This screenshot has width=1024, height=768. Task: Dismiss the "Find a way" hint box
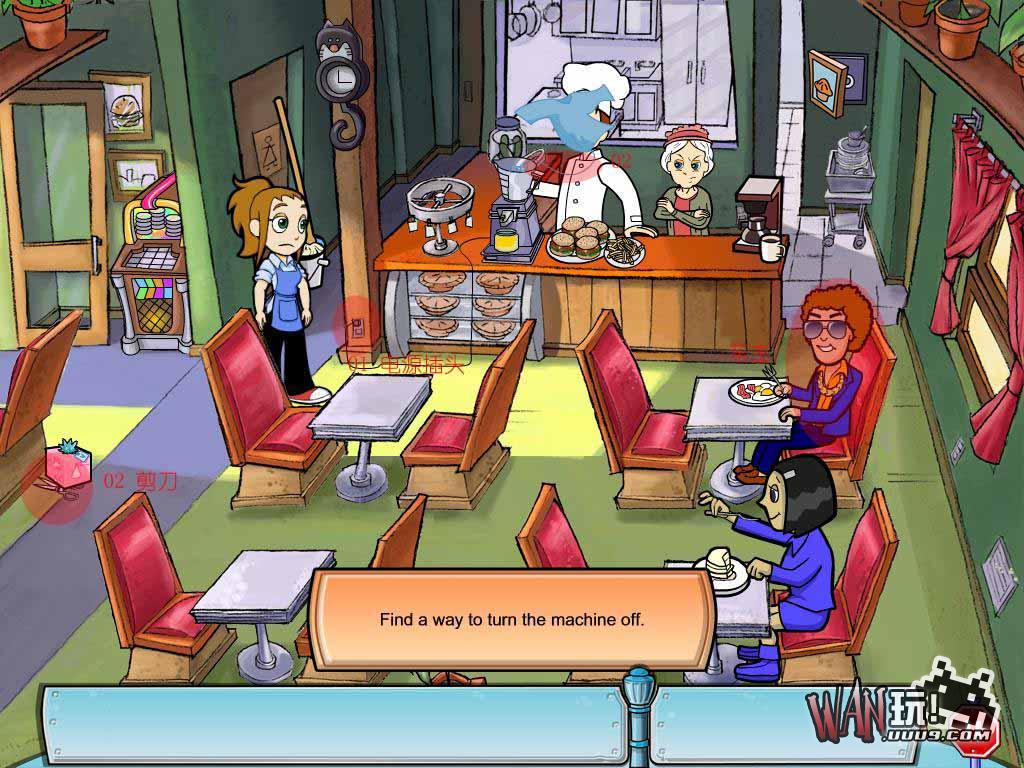[x=512, y=619]
